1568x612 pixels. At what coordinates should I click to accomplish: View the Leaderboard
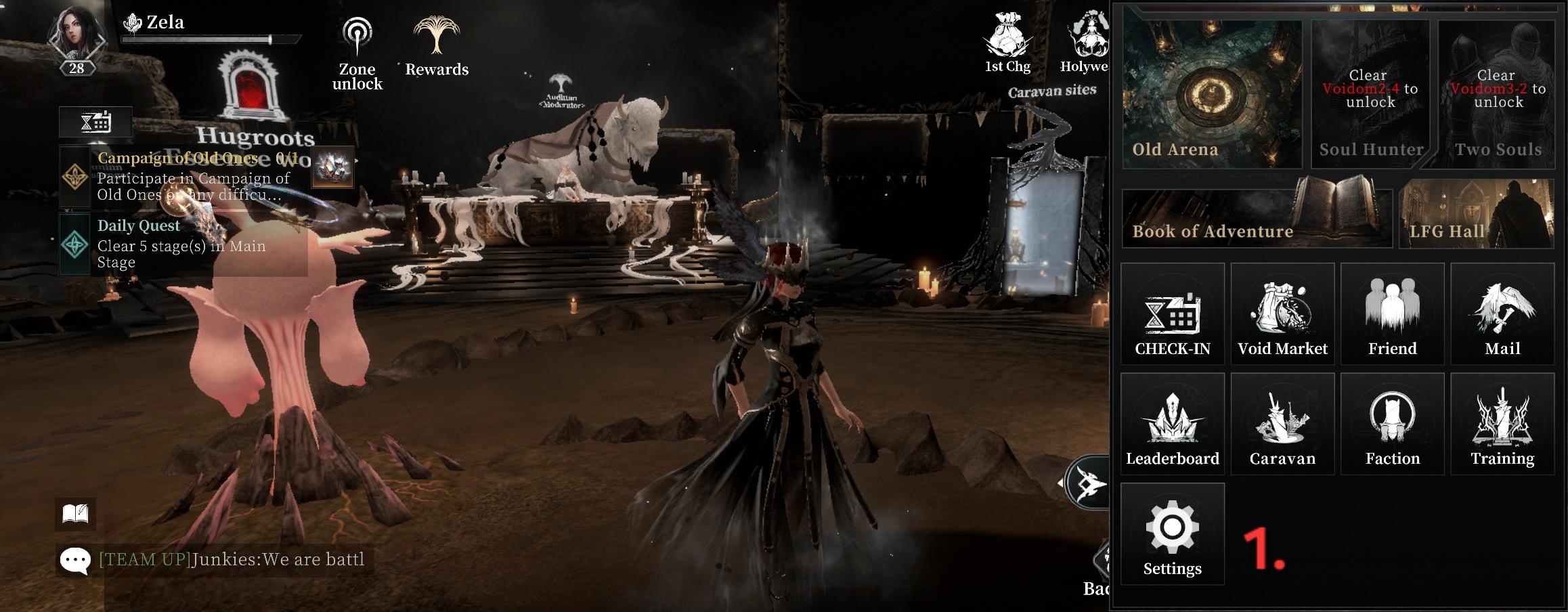[x=1172, y=424]
